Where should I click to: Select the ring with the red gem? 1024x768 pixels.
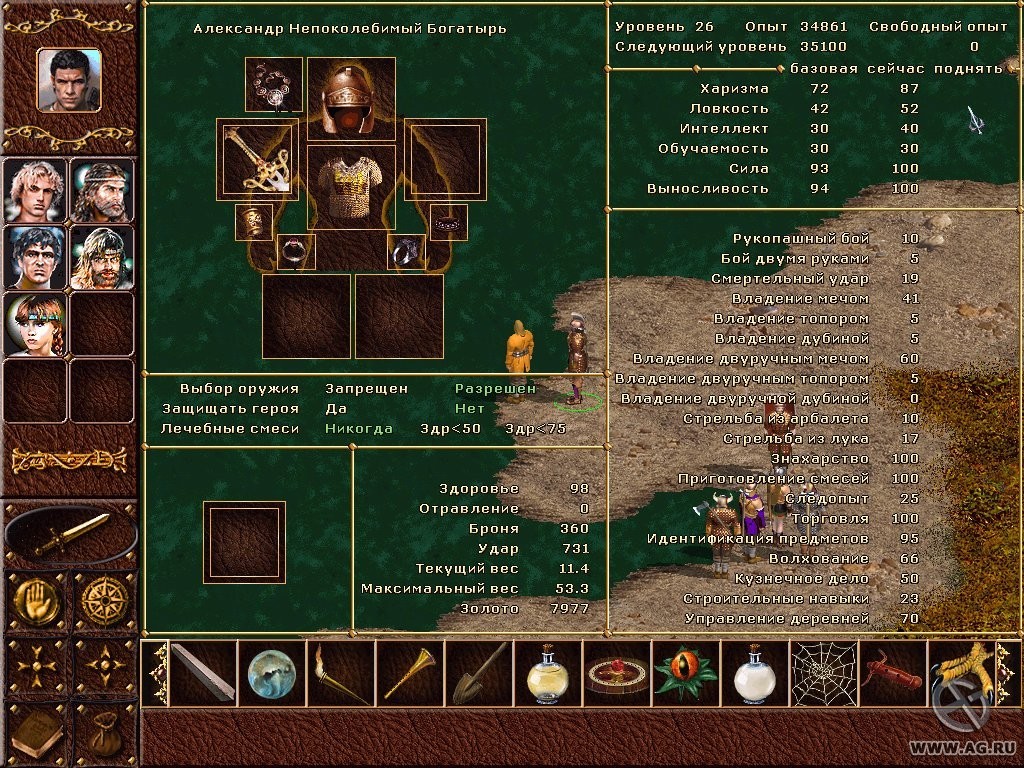point(295,252)
